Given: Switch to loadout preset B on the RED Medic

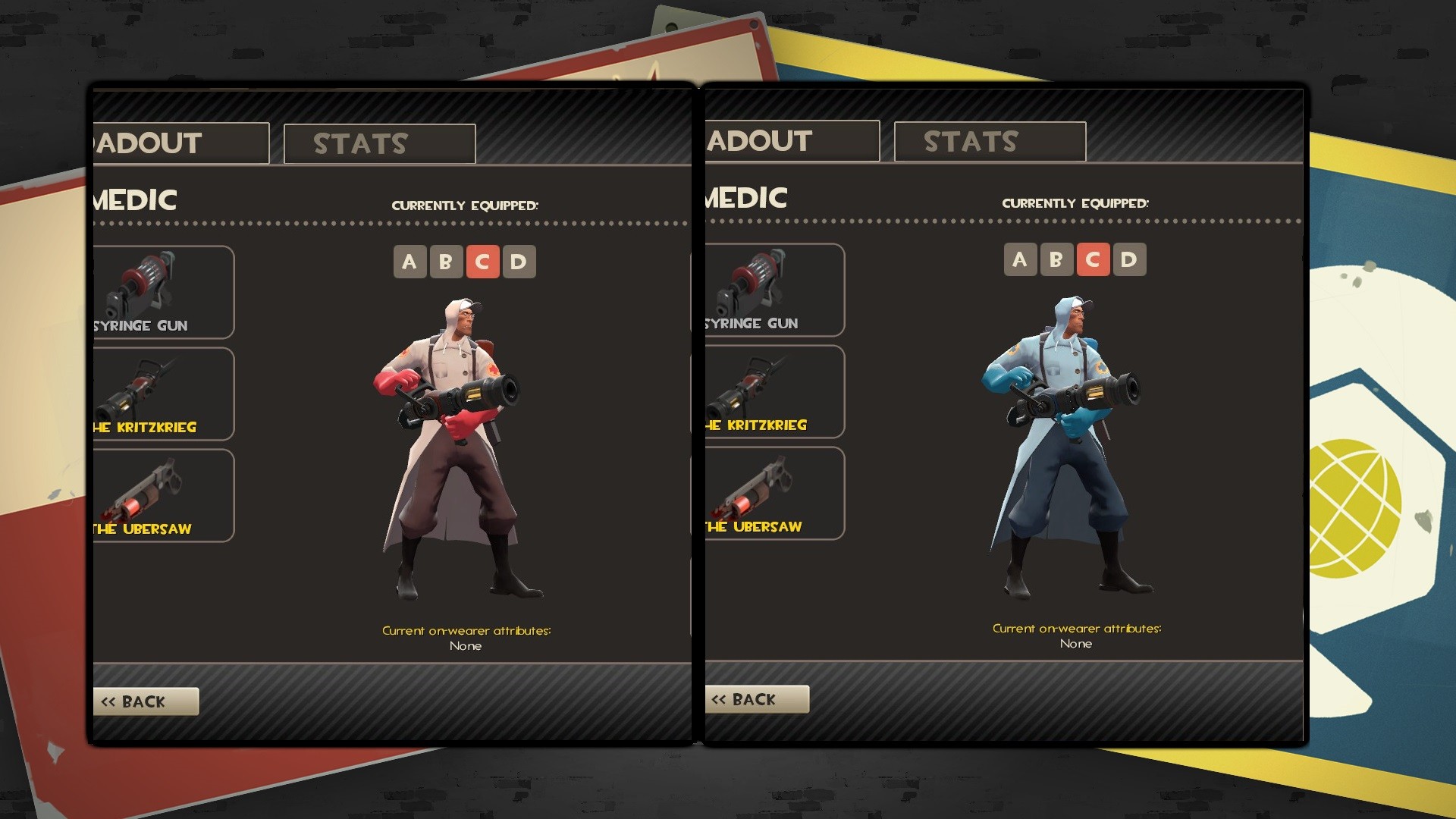Looking at the screenshot, I should 446,261.
